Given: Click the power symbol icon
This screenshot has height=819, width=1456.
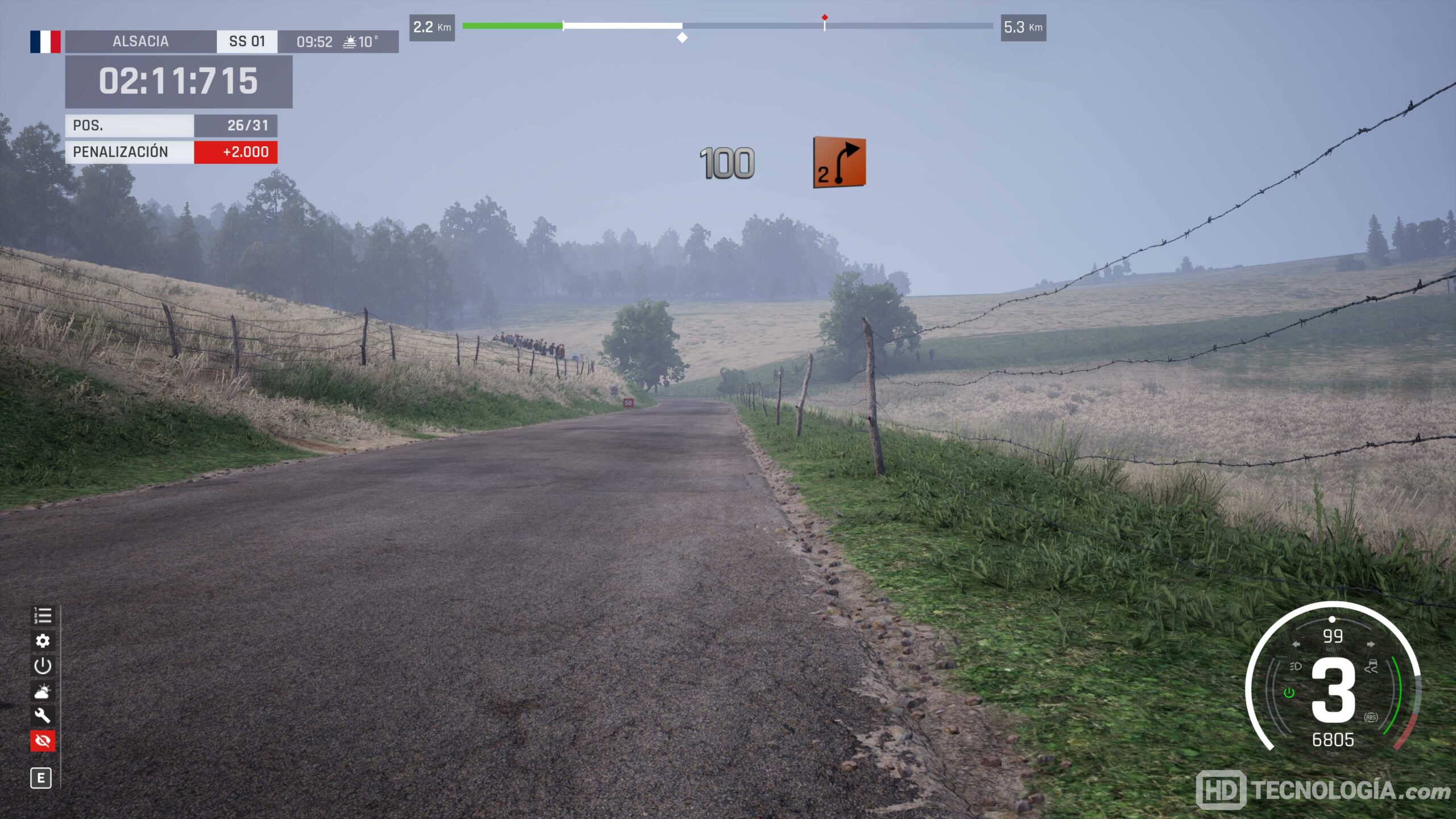Looking at the screenshot, I should (43, 666).
